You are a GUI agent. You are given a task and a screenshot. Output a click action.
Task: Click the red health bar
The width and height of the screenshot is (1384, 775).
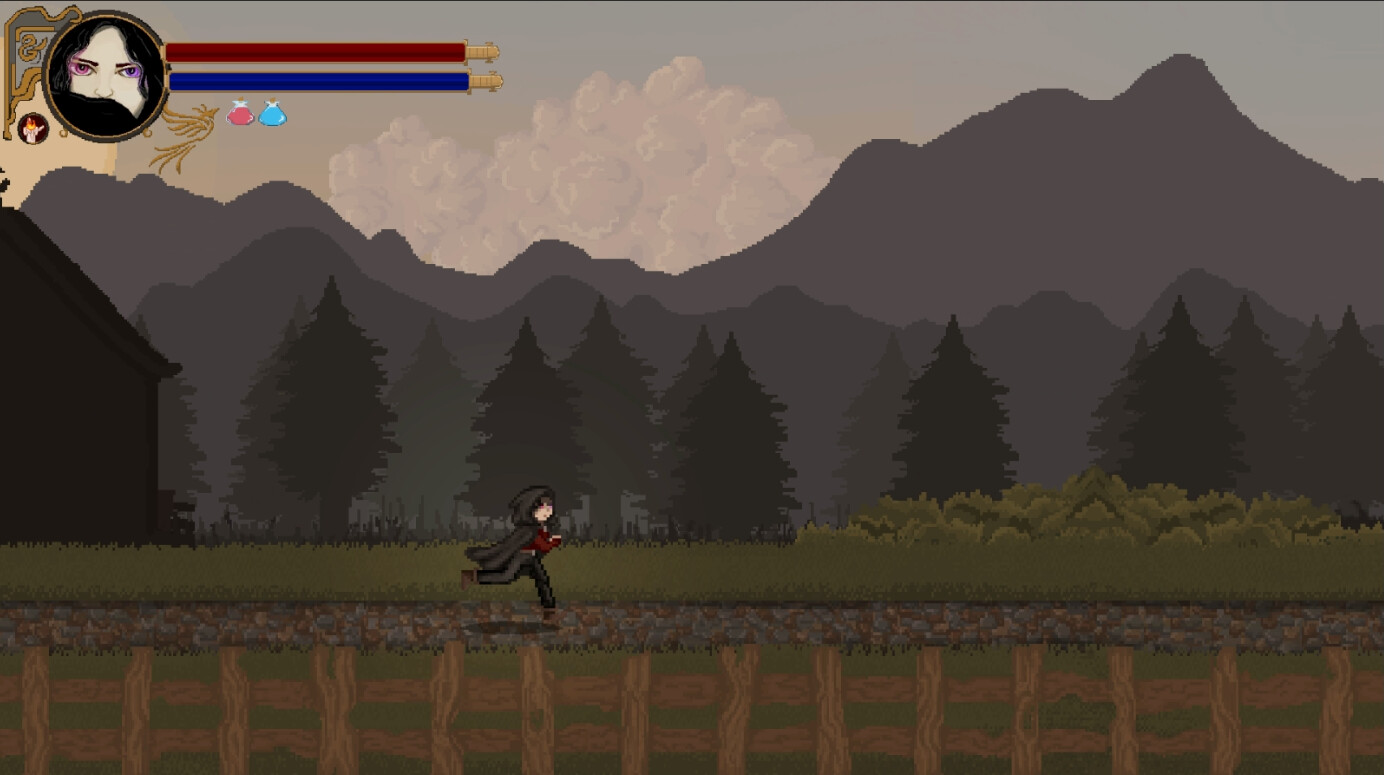318,49
